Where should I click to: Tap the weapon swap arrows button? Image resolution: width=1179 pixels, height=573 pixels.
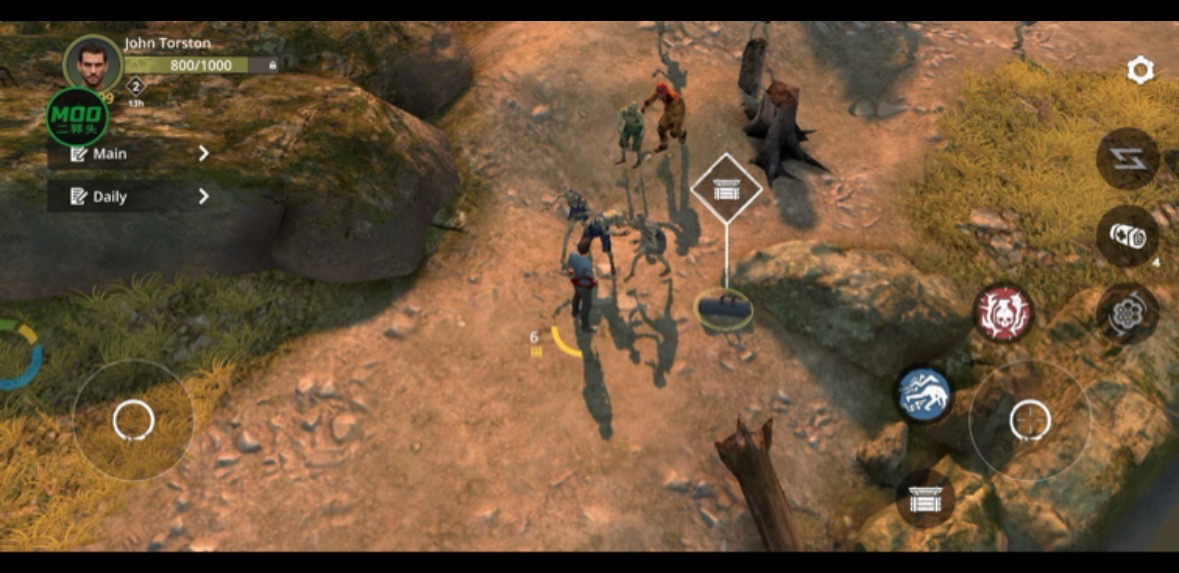click(1127, 159)
